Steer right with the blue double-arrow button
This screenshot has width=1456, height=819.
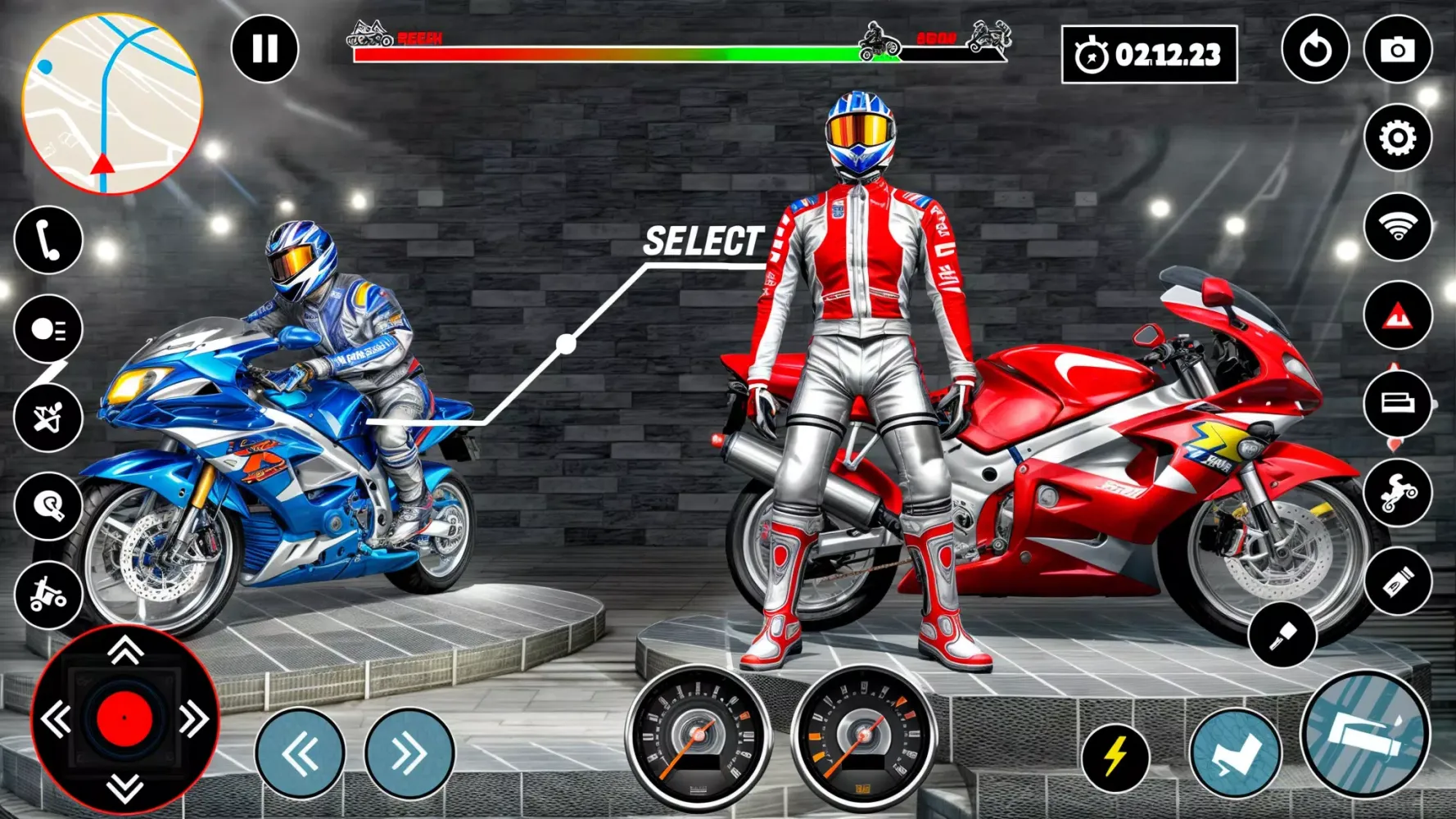pos(409,753)
